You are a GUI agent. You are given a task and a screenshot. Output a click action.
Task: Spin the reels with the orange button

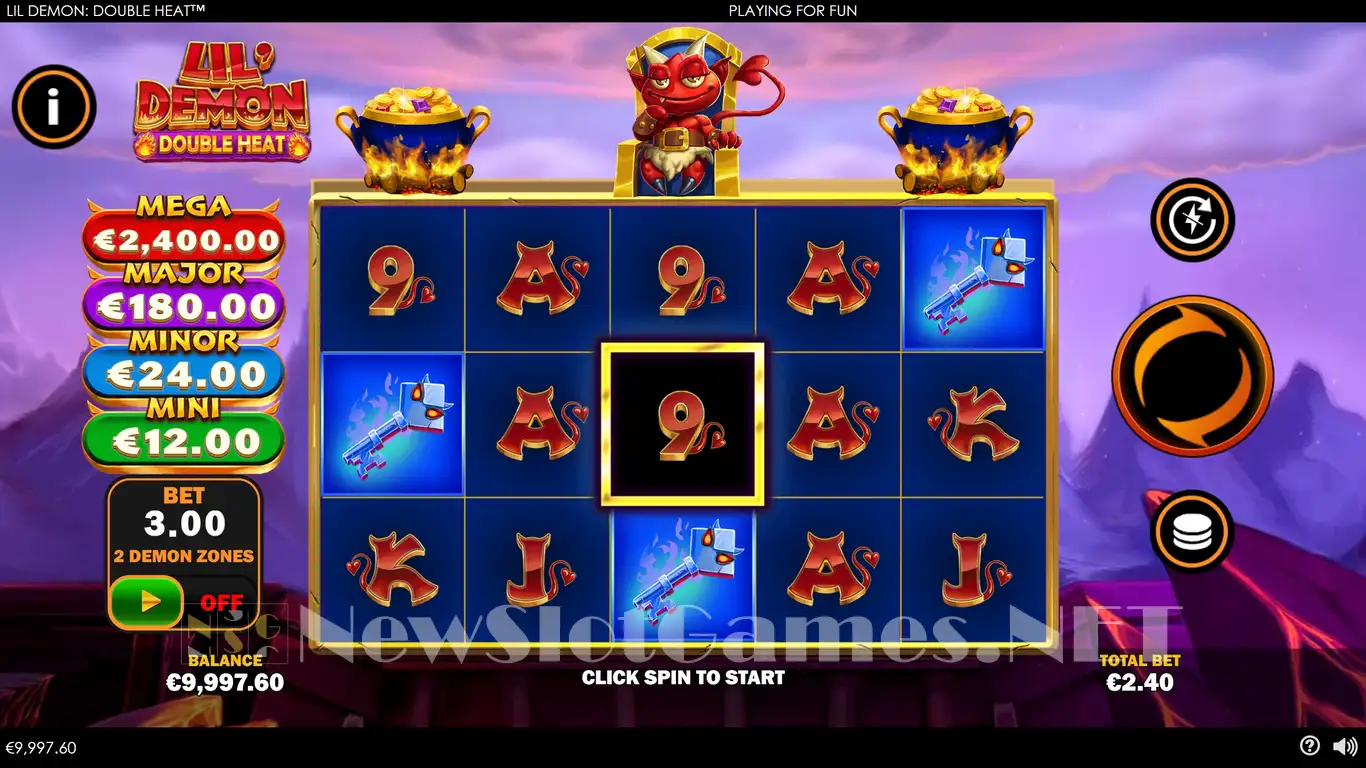tap(1192, 376)
